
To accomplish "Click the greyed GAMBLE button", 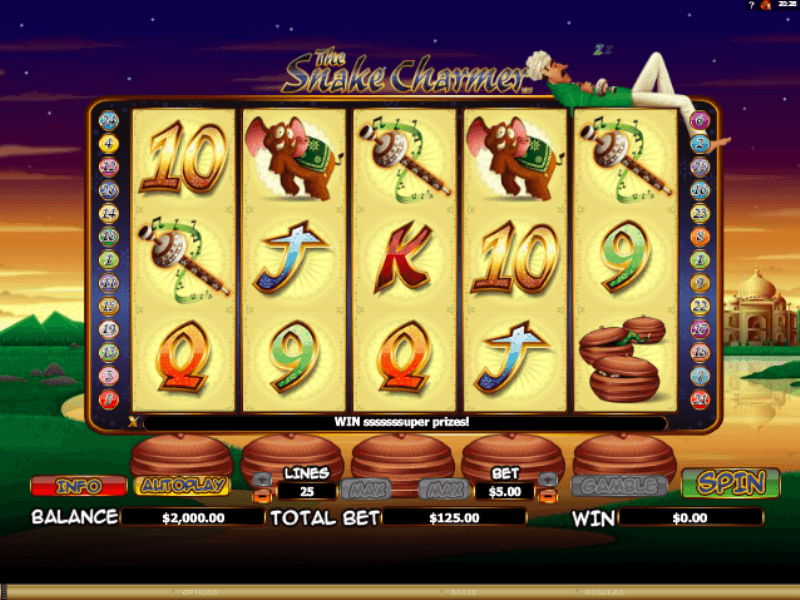I will click(619, 486).
